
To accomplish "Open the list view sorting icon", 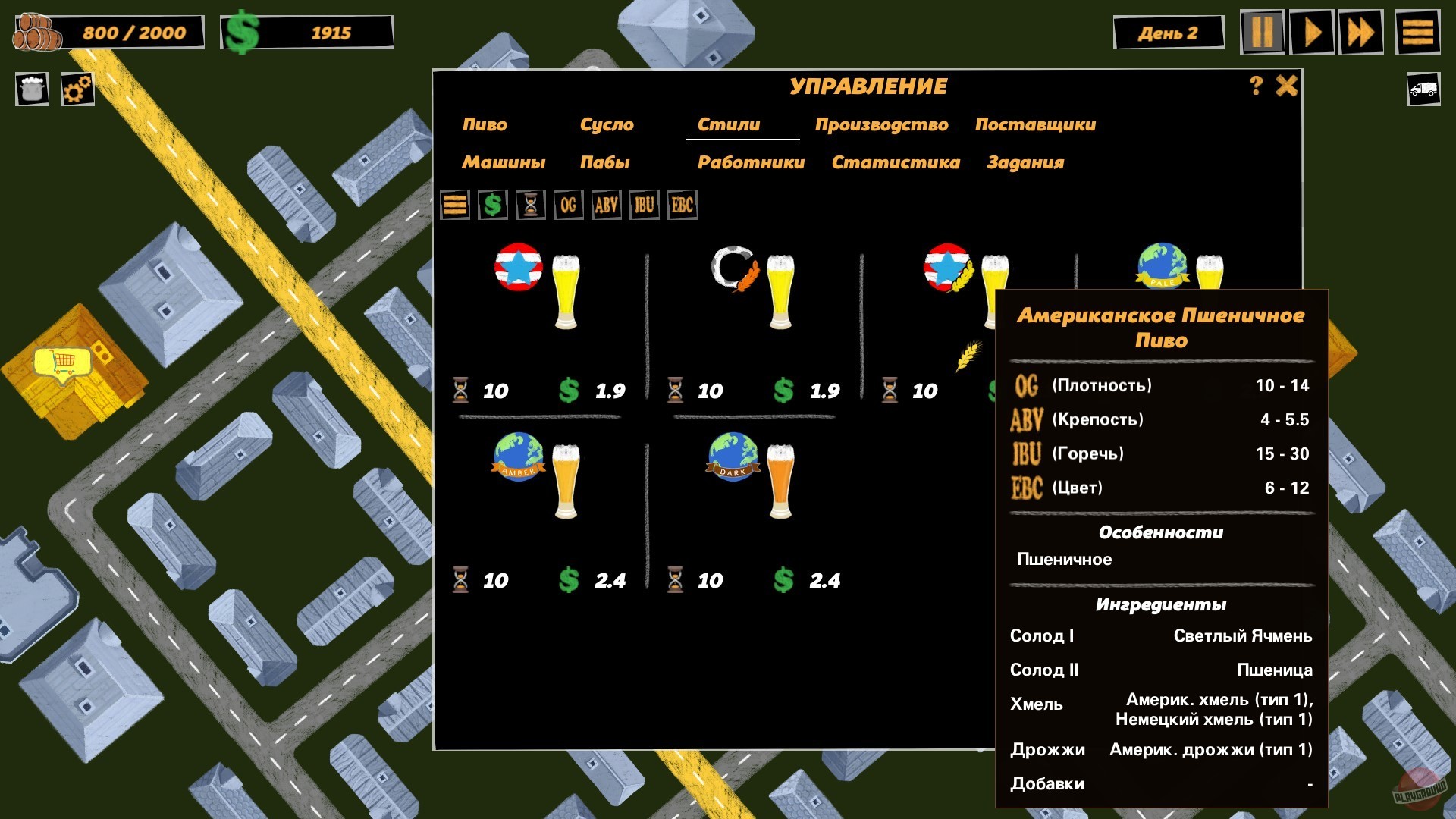I will (x=454, y=205).
